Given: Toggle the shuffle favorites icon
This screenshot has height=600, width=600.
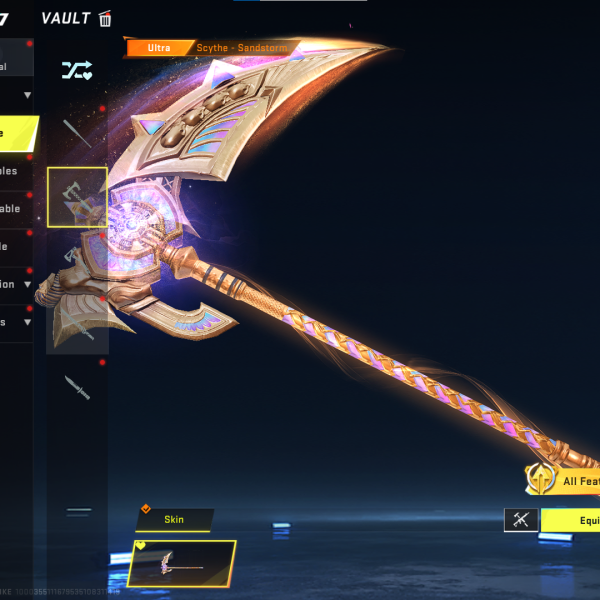Looking at the screenshot, I should (77, 69).
